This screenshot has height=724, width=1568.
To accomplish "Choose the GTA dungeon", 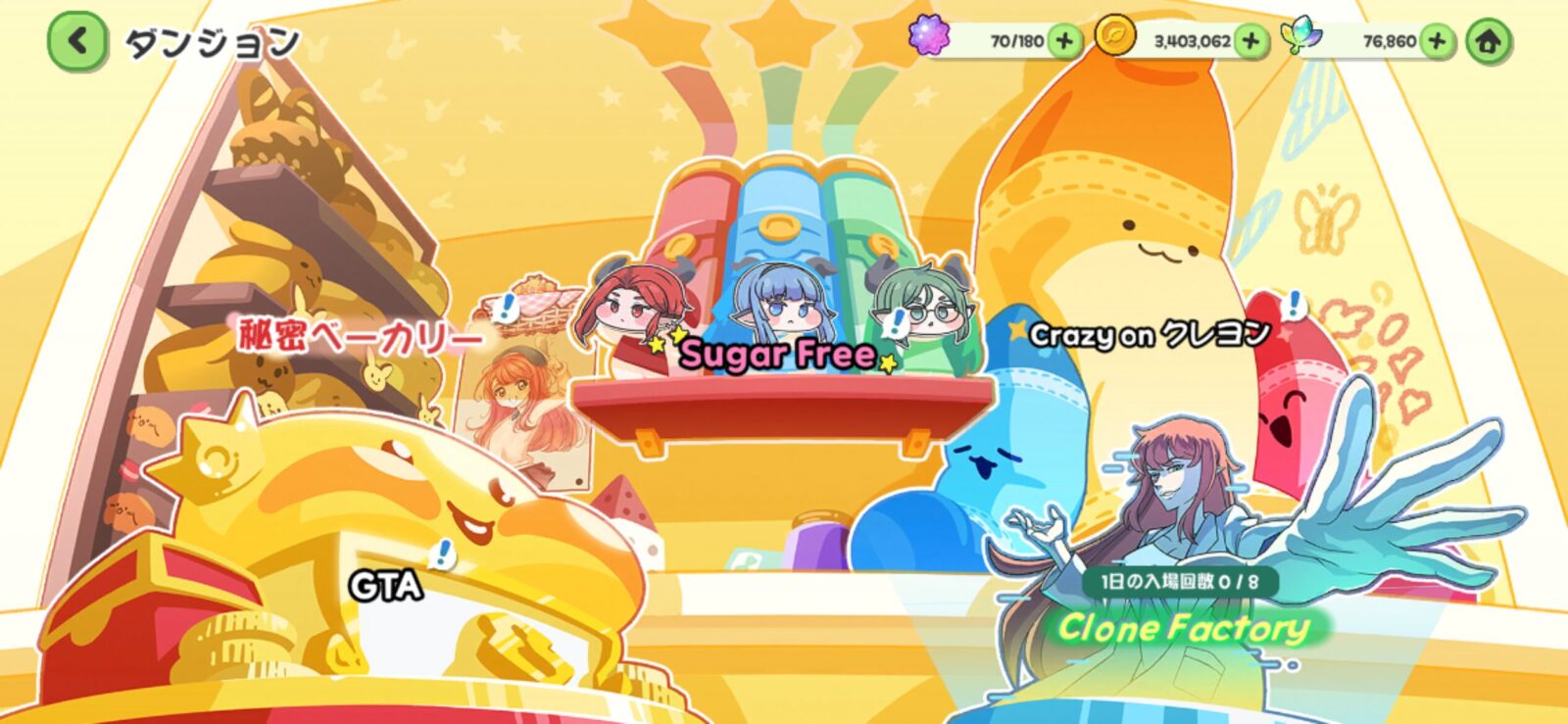I will pyautogui.click(x=386, y=587).
